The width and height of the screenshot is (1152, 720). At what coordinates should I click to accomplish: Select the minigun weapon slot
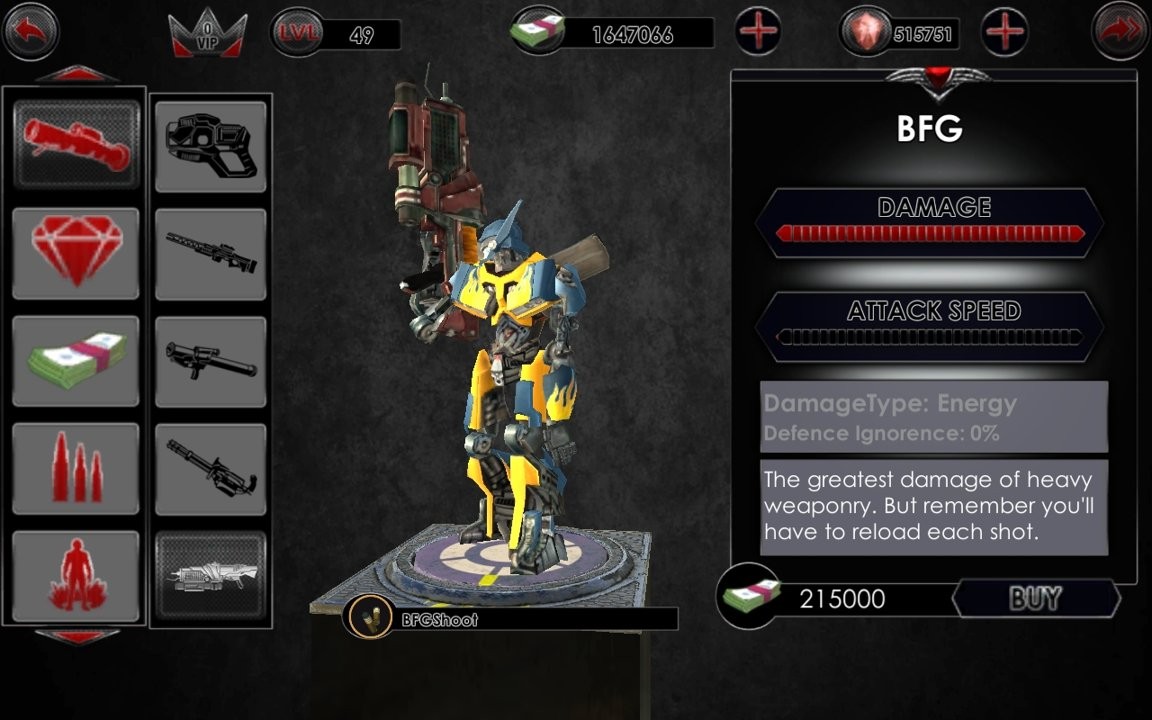point(211,468)
